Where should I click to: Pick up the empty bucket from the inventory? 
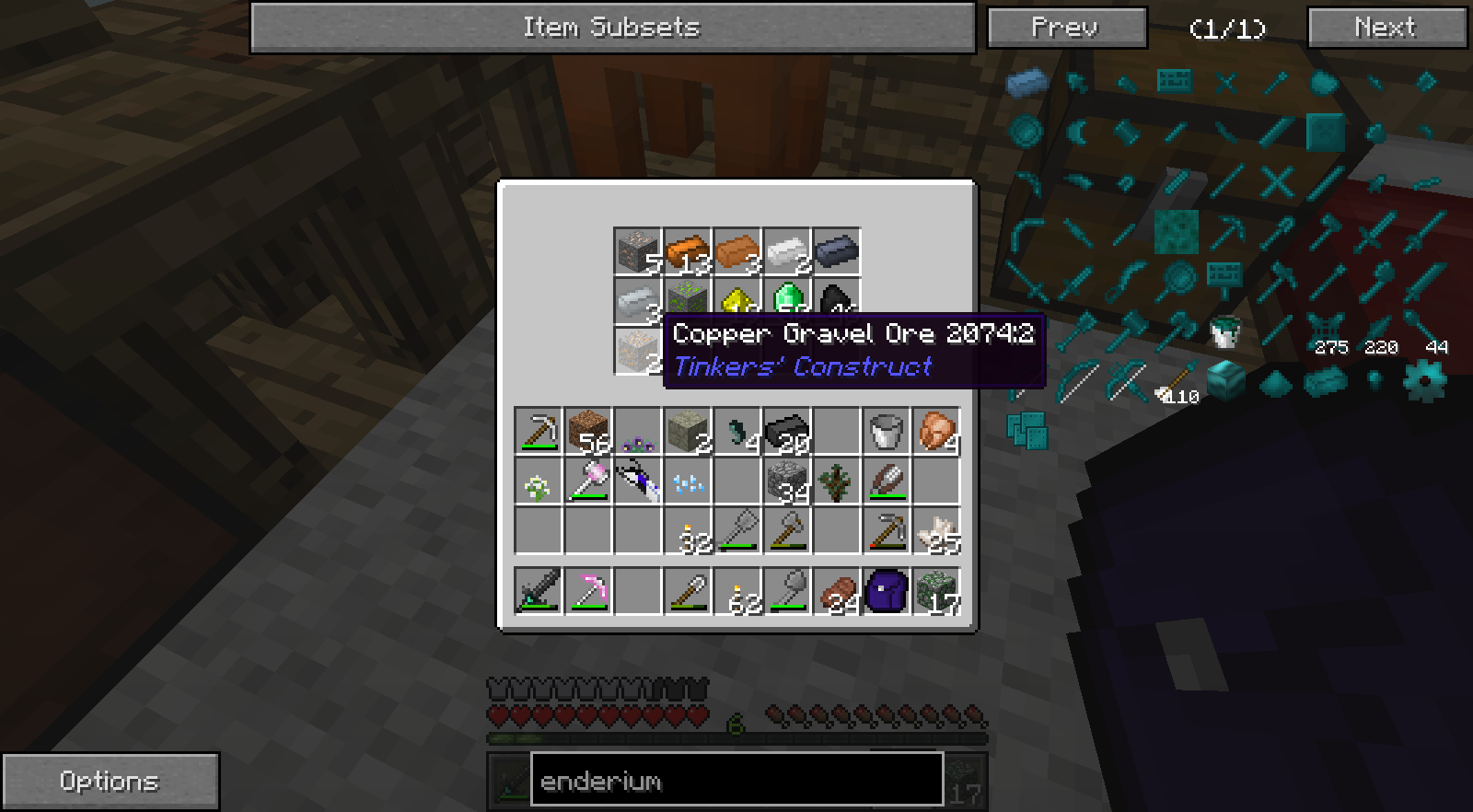pyautogui.click(x=886, y=431)
